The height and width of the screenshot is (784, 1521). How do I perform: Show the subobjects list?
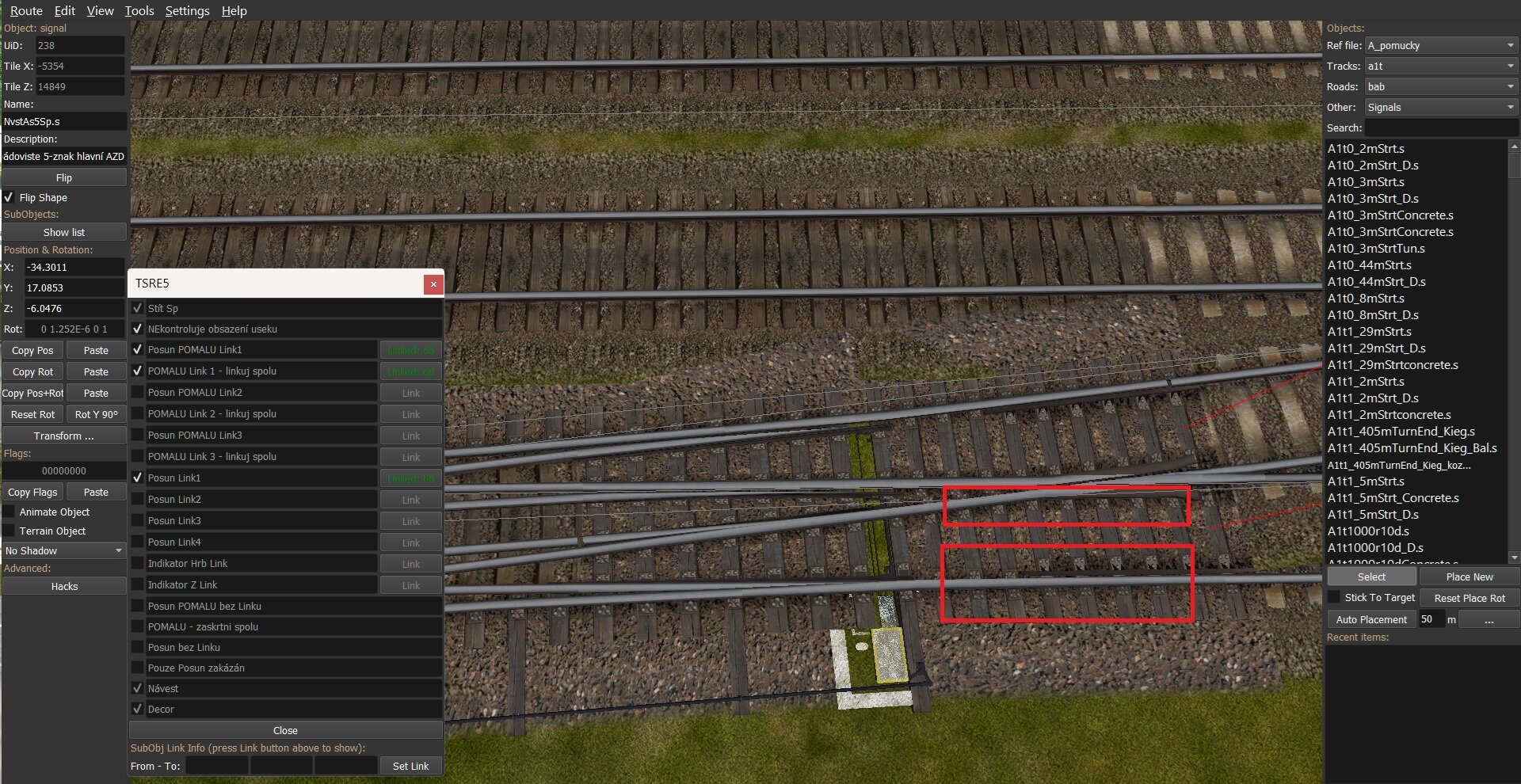pyautogui.click(x=64, y=232)
